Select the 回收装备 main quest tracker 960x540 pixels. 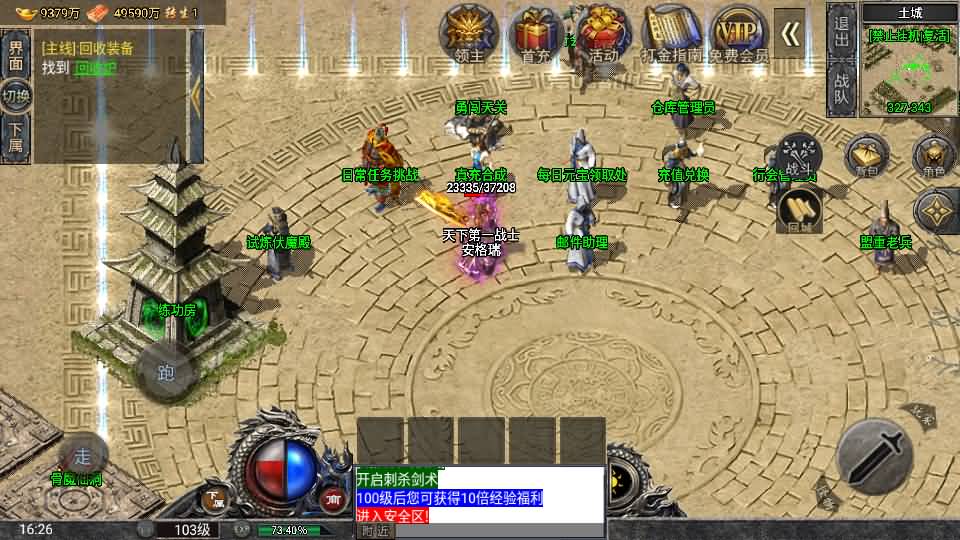tap(110, 57)
